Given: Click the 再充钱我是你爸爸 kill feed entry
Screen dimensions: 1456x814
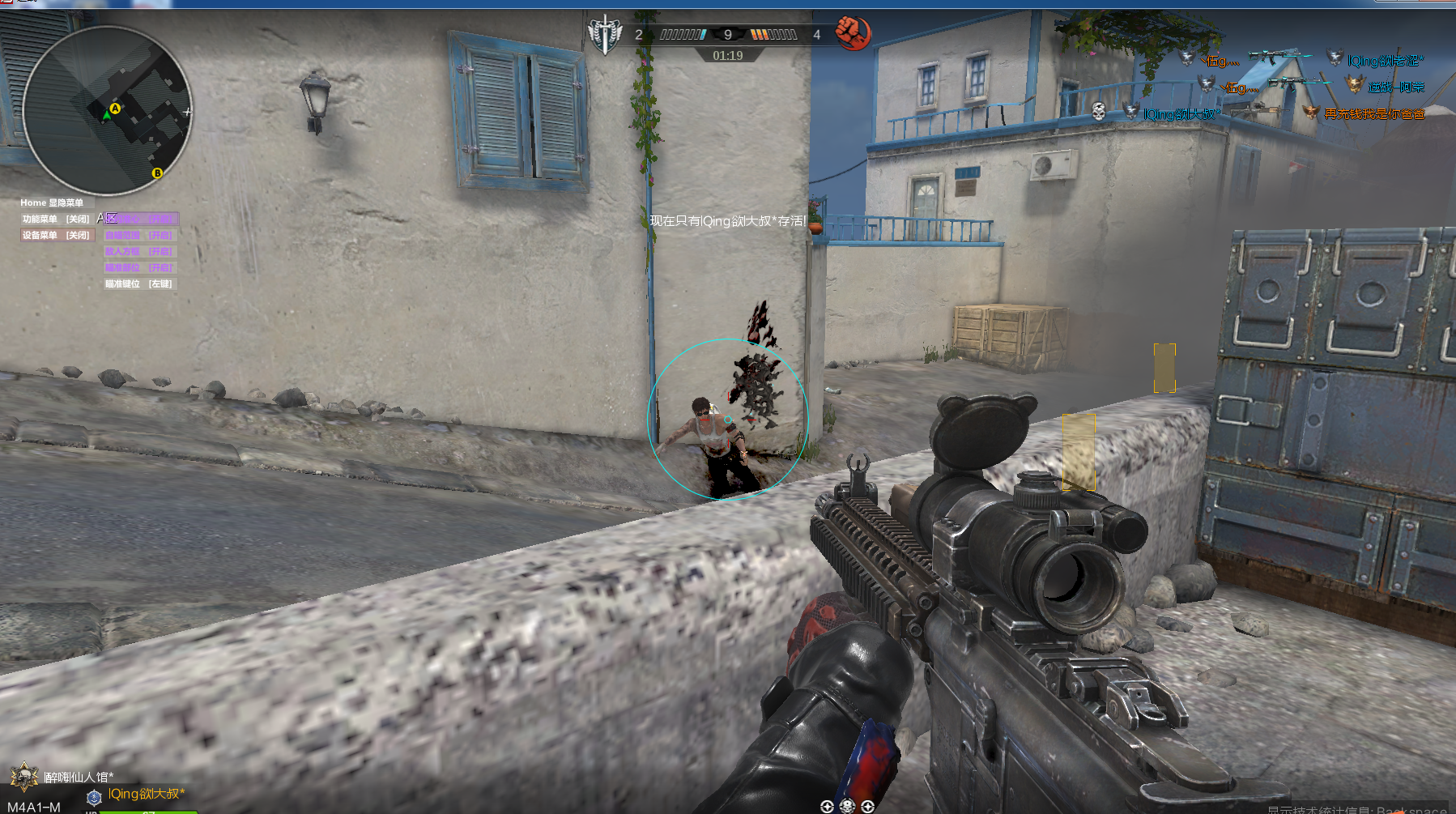Looking at the screenshot, I should (1374, 114).
